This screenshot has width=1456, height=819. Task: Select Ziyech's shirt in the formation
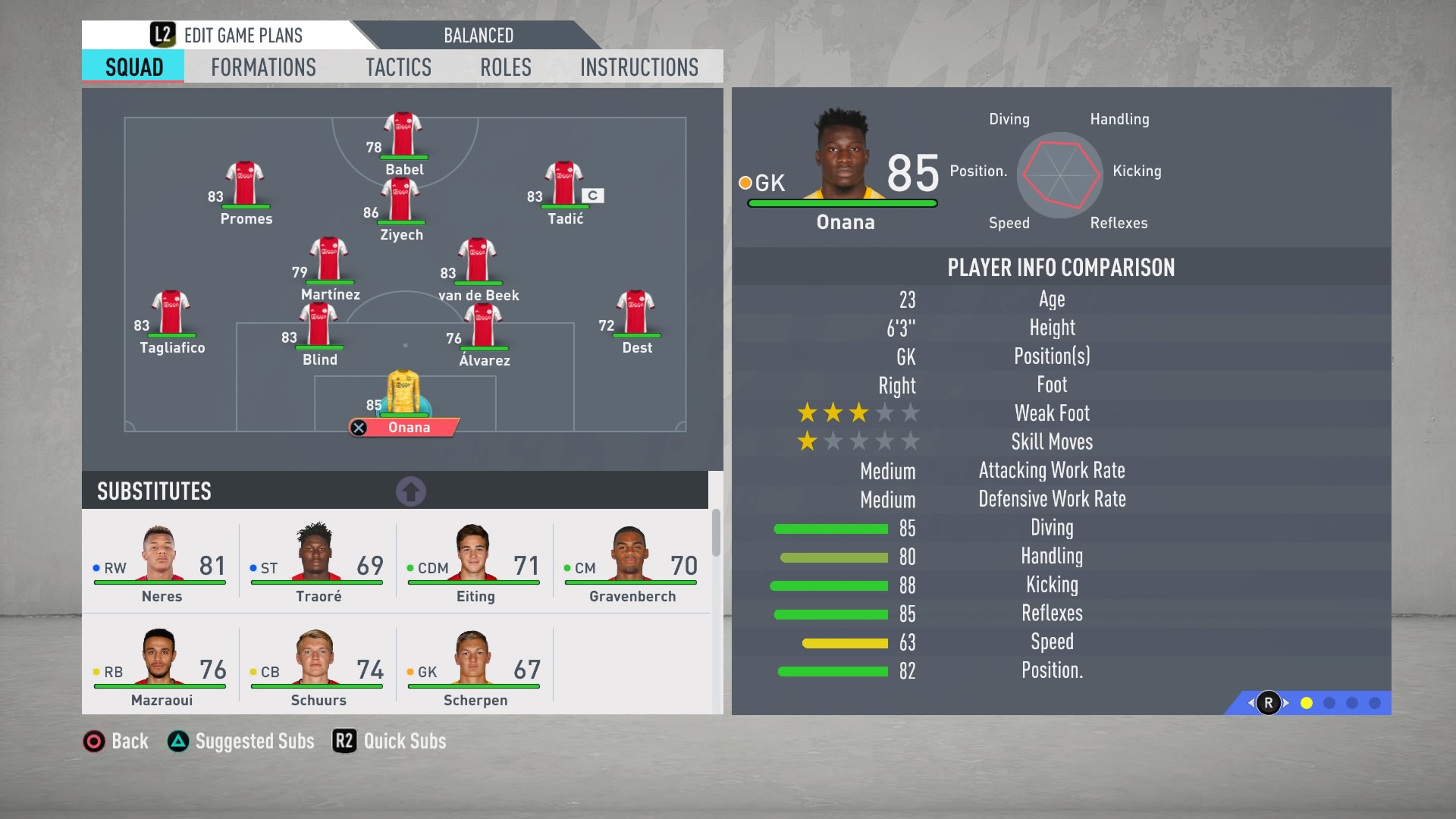(x=401, y=201)
